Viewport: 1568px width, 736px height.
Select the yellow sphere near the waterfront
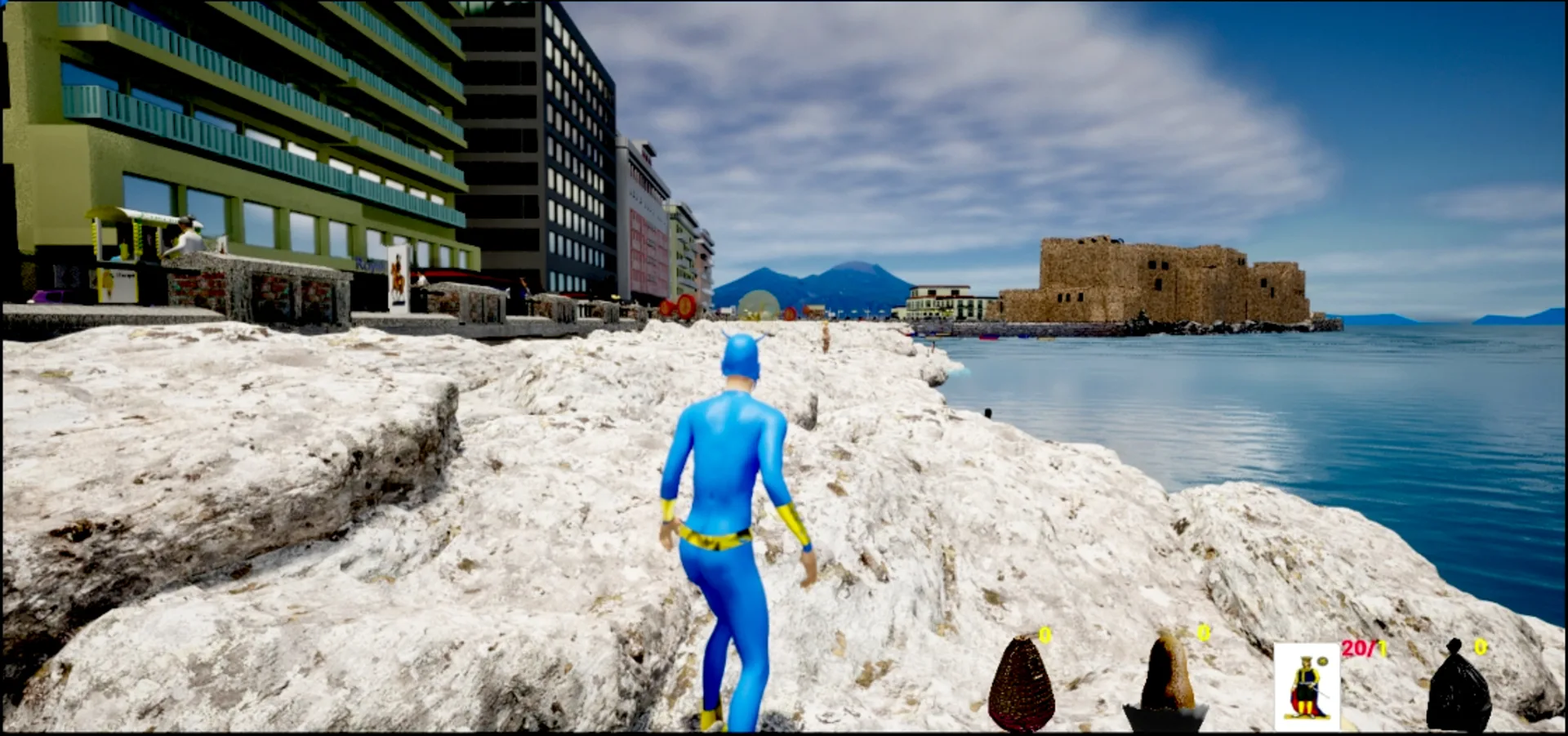pos(759,304)
